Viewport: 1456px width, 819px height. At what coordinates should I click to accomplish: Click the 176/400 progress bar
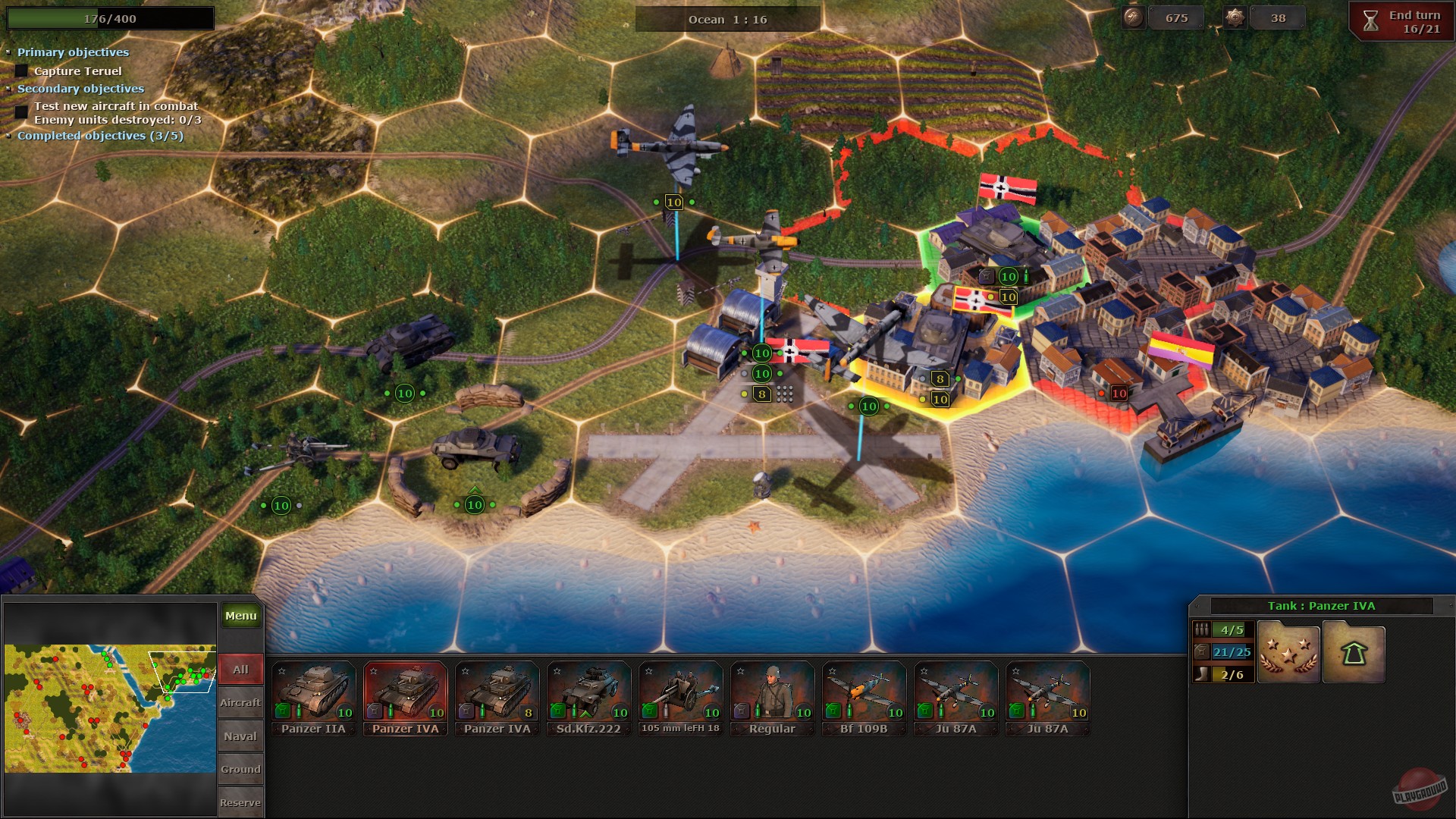pos(110,17)
